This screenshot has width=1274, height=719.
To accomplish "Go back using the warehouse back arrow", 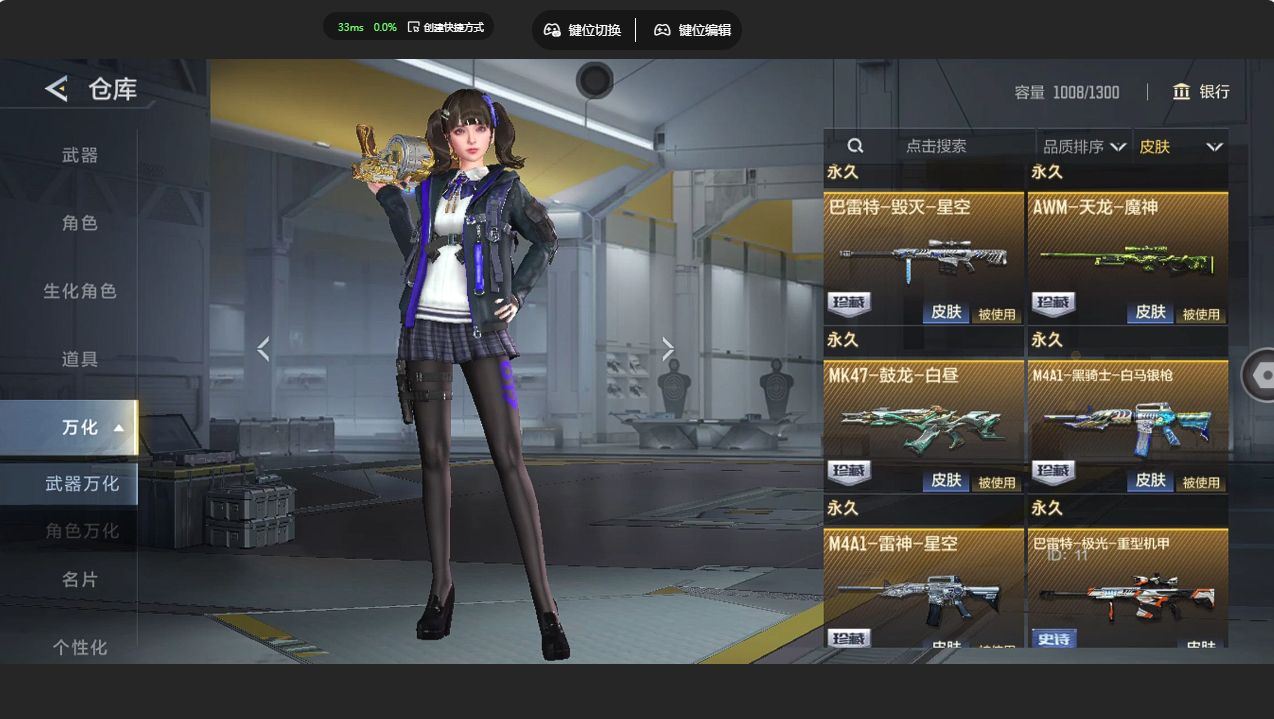I will [x=57, y=89].
